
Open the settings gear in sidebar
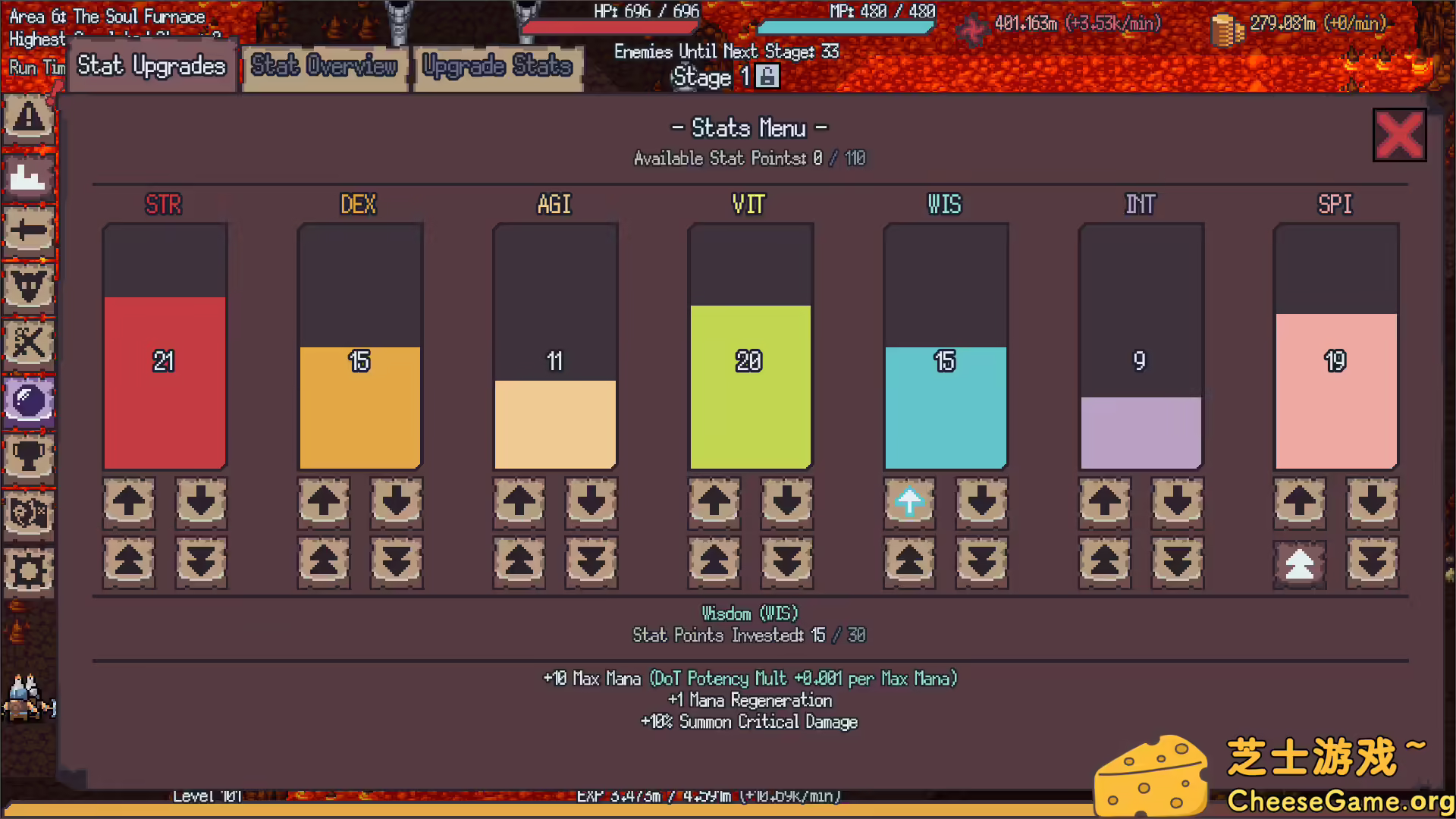(28, 571)
